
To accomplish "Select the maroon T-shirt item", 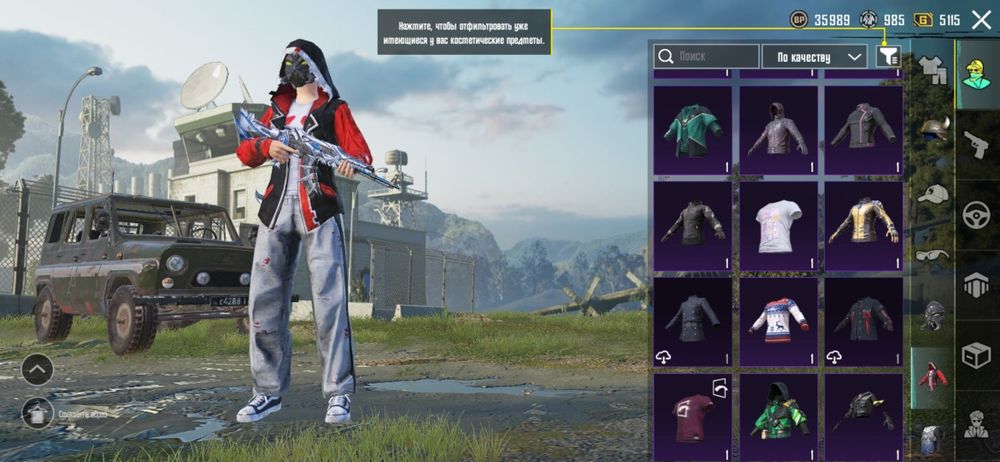I will point(692,414).
